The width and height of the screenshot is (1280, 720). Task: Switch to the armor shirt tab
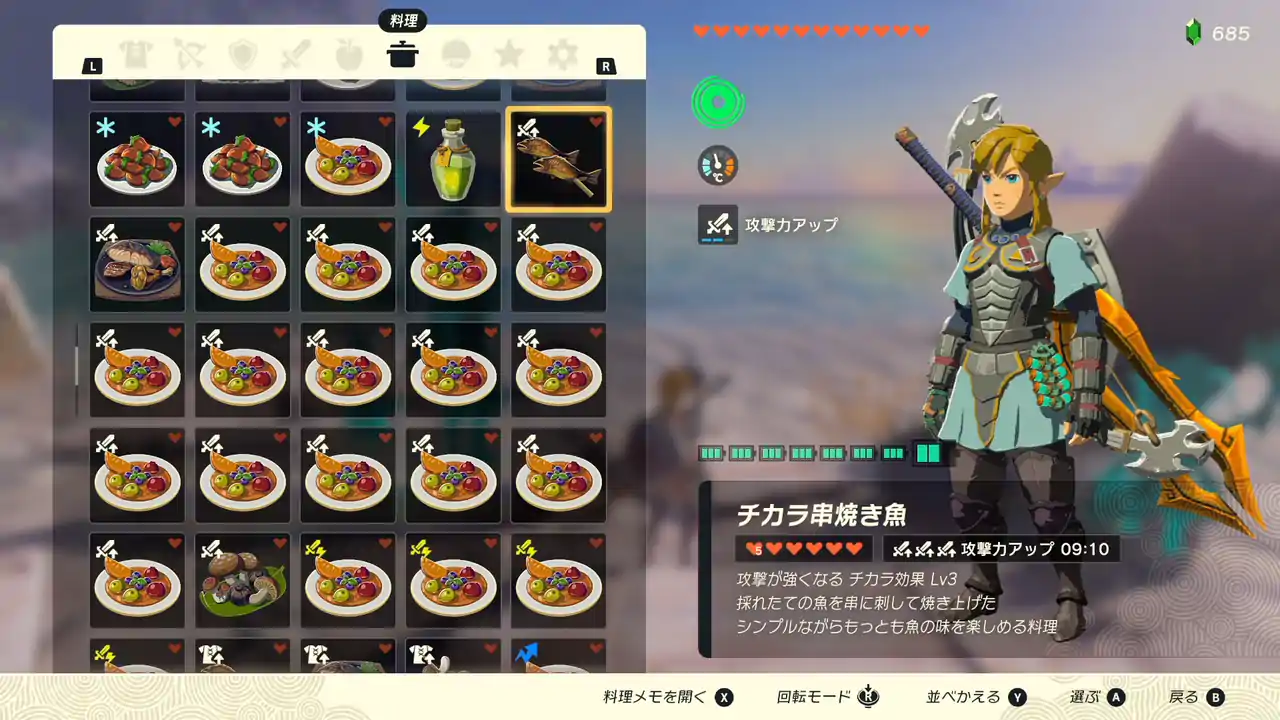point(134,54)
